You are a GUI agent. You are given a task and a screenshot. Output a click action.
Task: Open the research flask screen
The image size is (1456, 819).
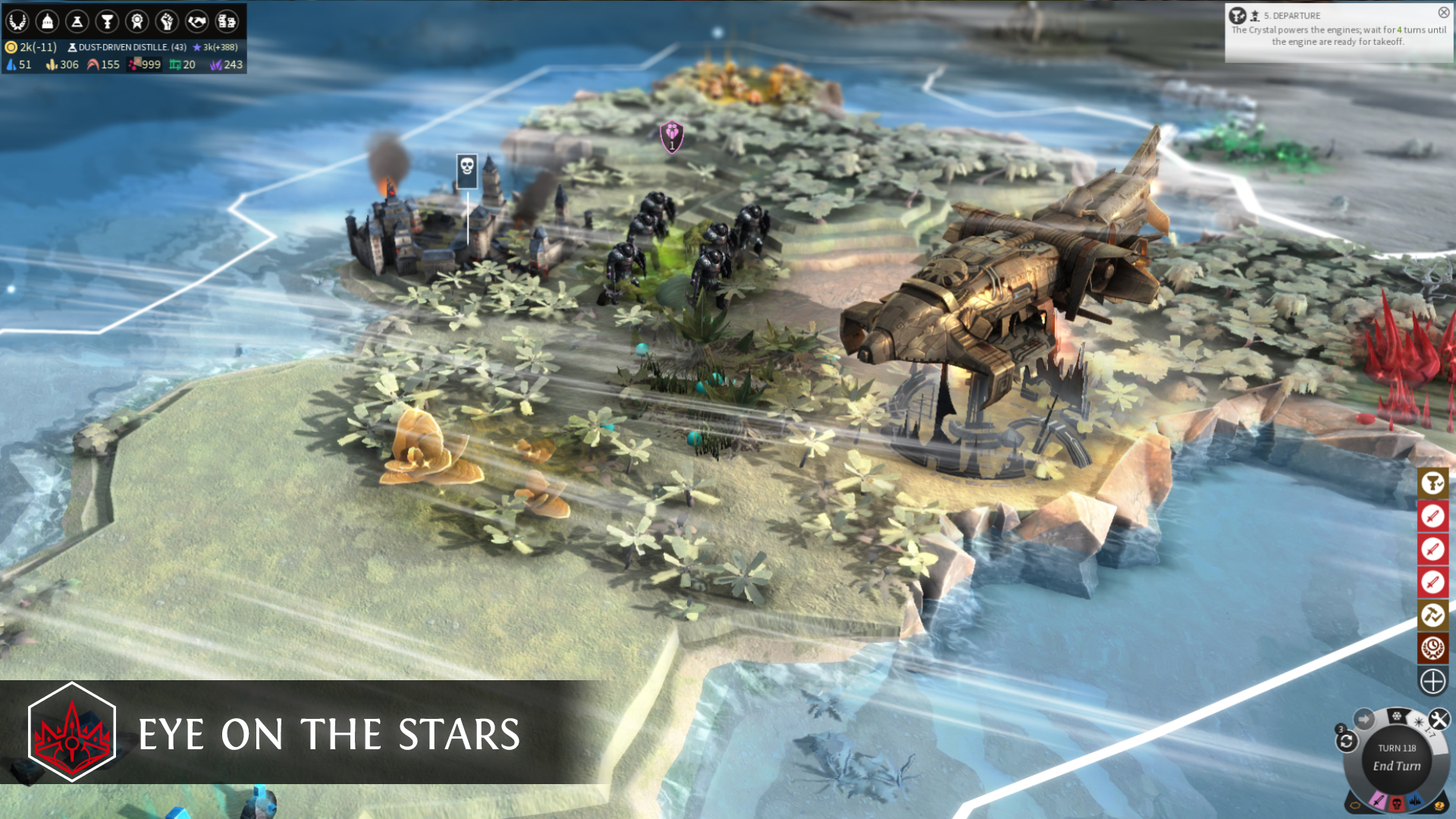(x=77, y=21)
